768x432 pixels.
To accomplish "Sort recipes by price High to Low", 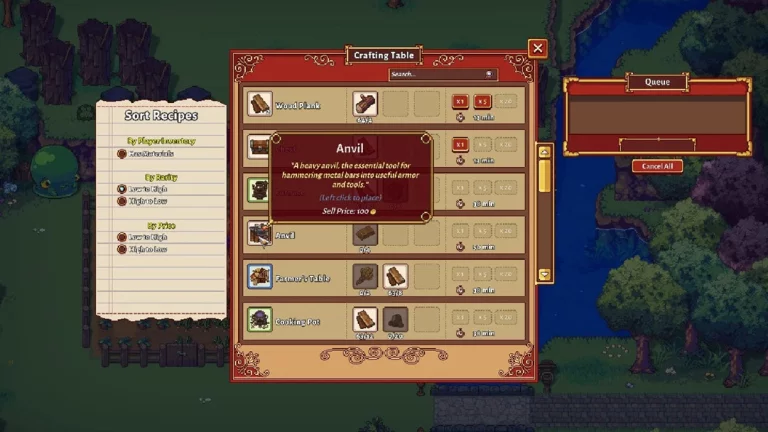I will point(122,249).
